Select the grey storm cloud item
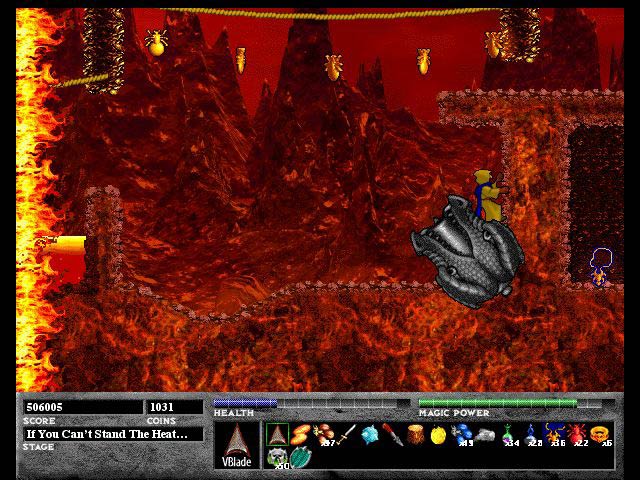This screenshot has height=480, width=640. tap(484, 434)
